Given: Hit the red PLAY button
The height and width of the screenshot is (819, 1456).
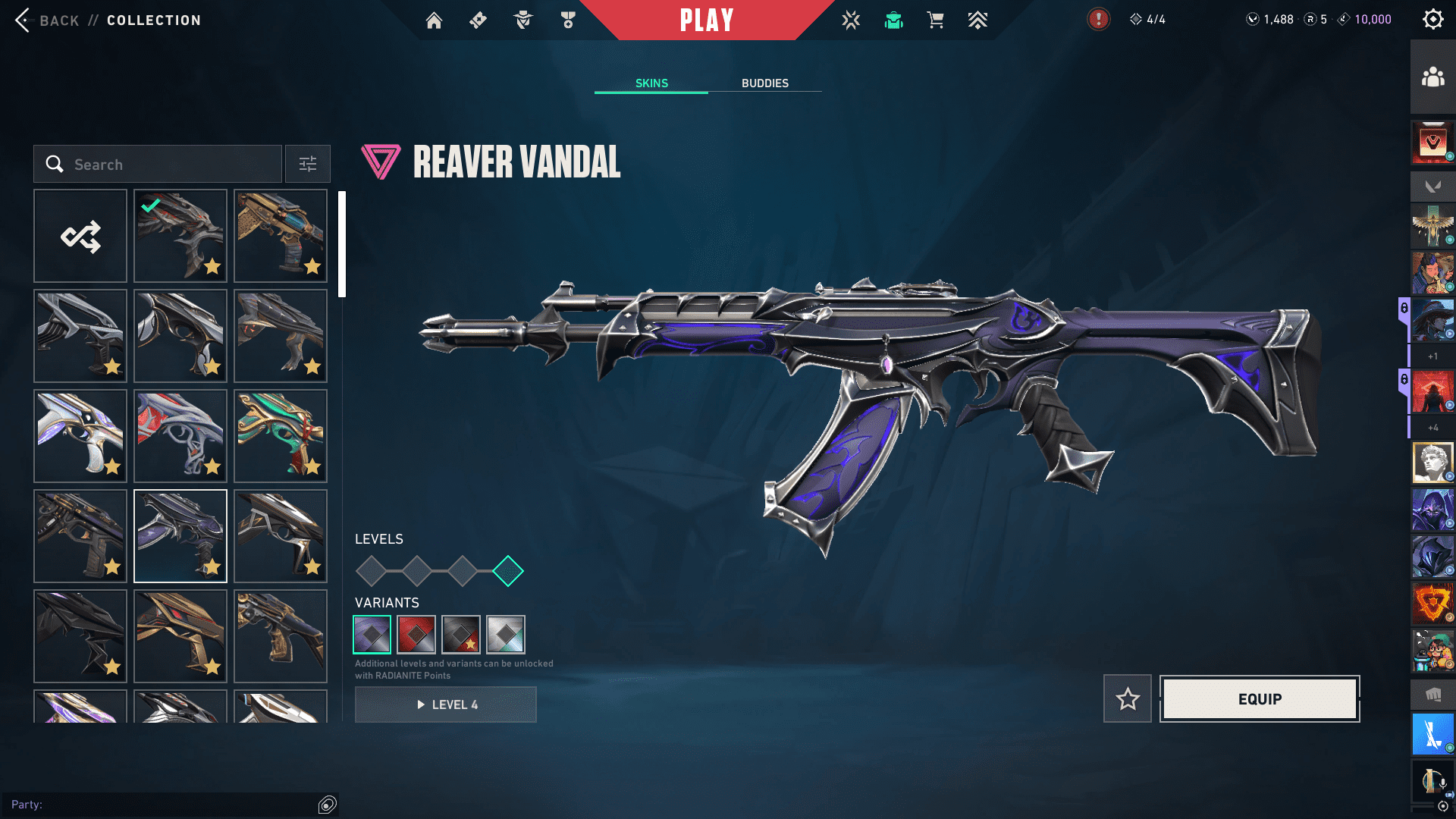Looking at the screenshot, I should [x=706, y=20].
